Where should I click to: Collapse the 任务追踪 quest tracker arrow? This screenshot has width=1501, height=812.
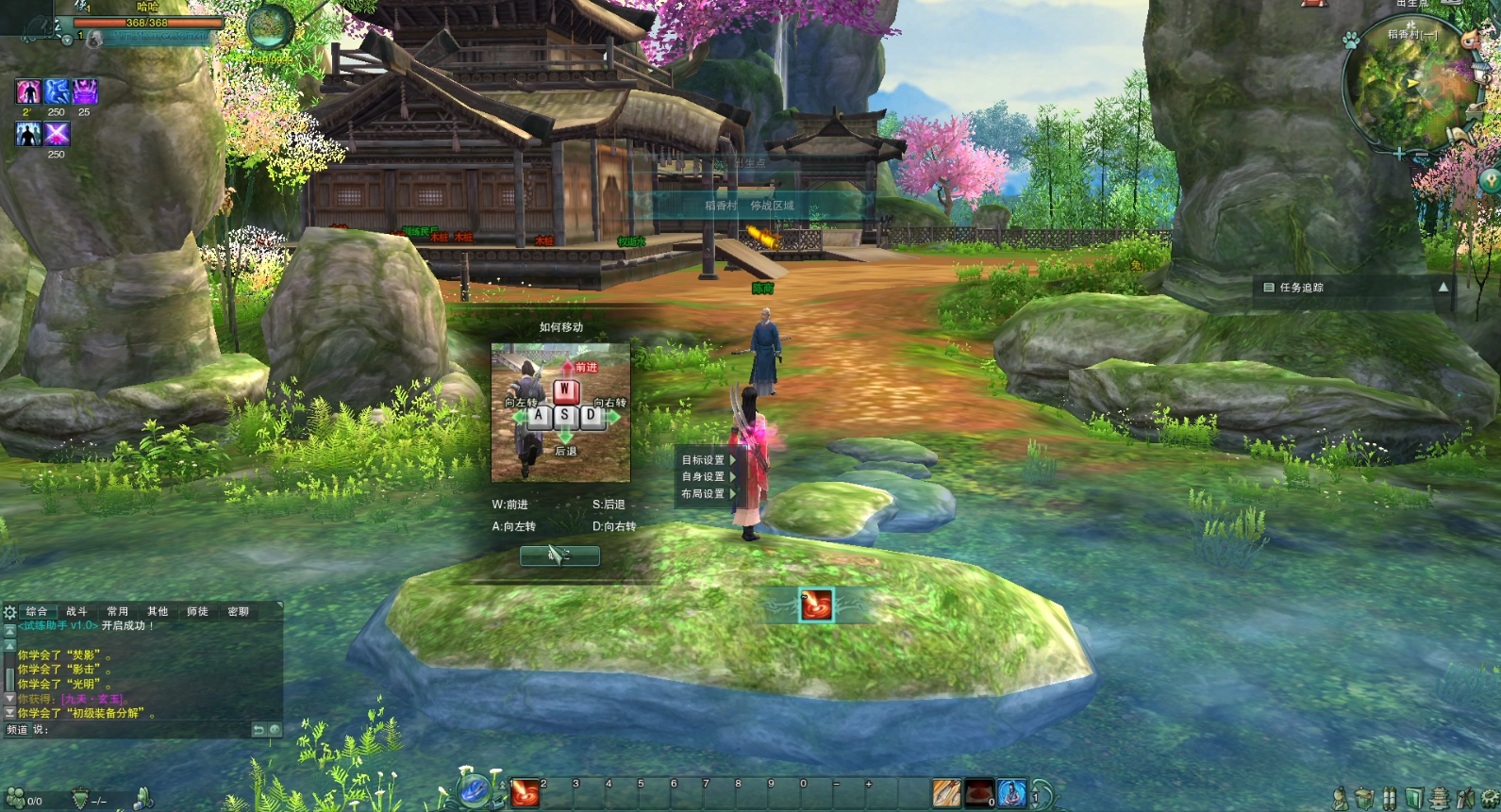[x=1443, y=287]
